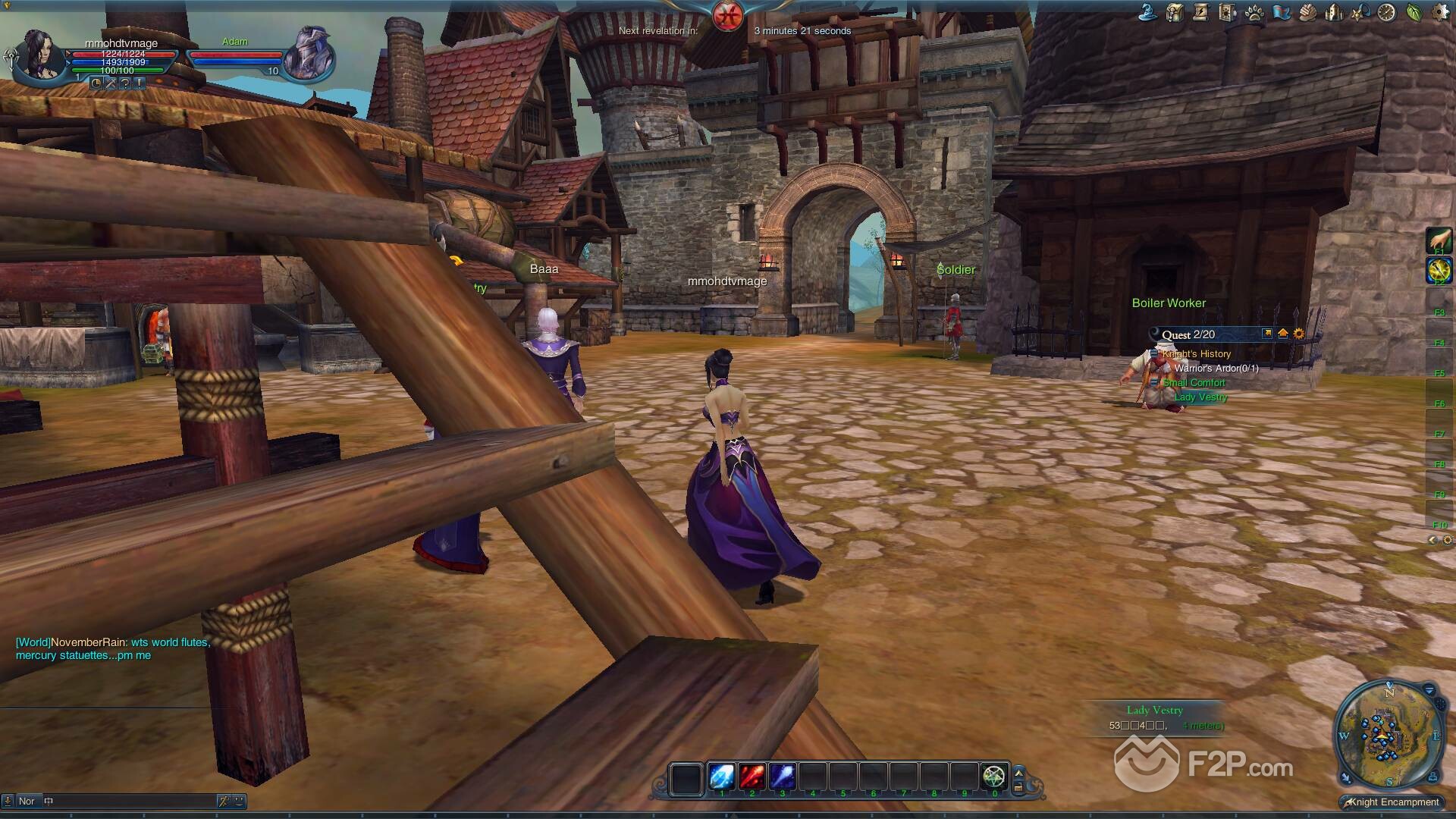This screenshot has height=819, width=1456.
Task: Use the blue frost comet skill
Action: (x=782, y=777)
